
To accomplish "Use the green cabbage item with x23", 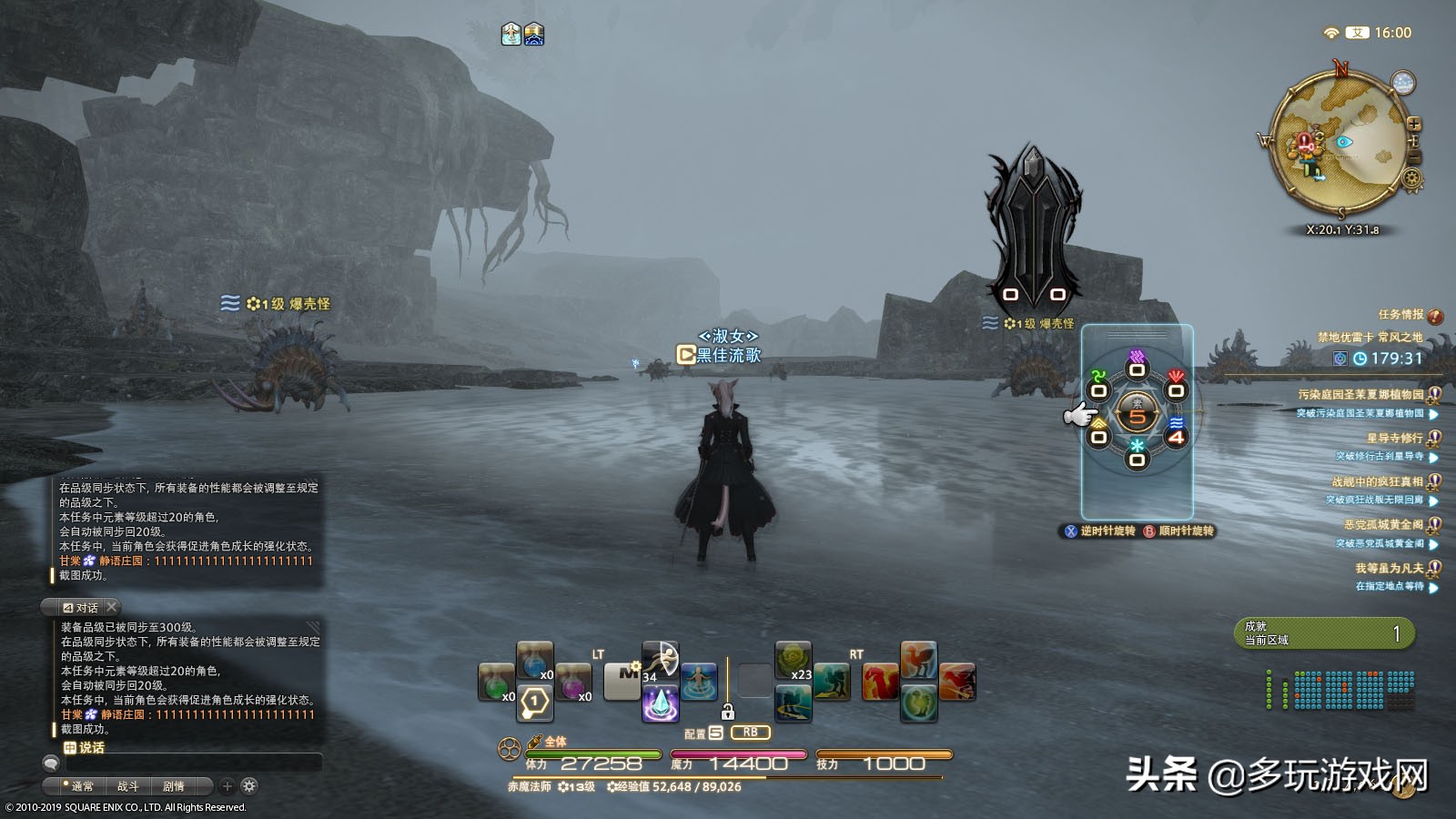I will (793, 660).
